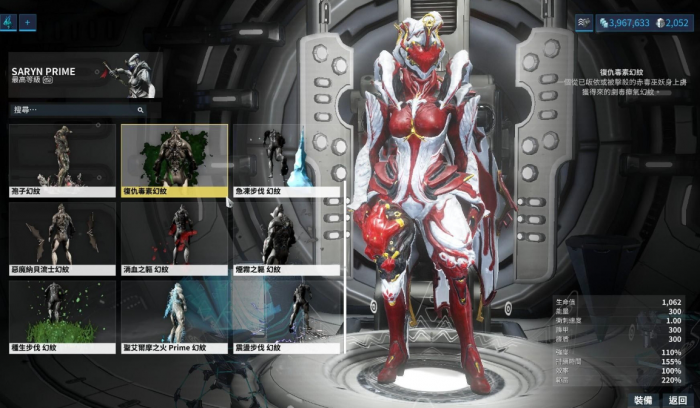
Task: Go back with the 返回 button
Action: [x=678, y=398]
